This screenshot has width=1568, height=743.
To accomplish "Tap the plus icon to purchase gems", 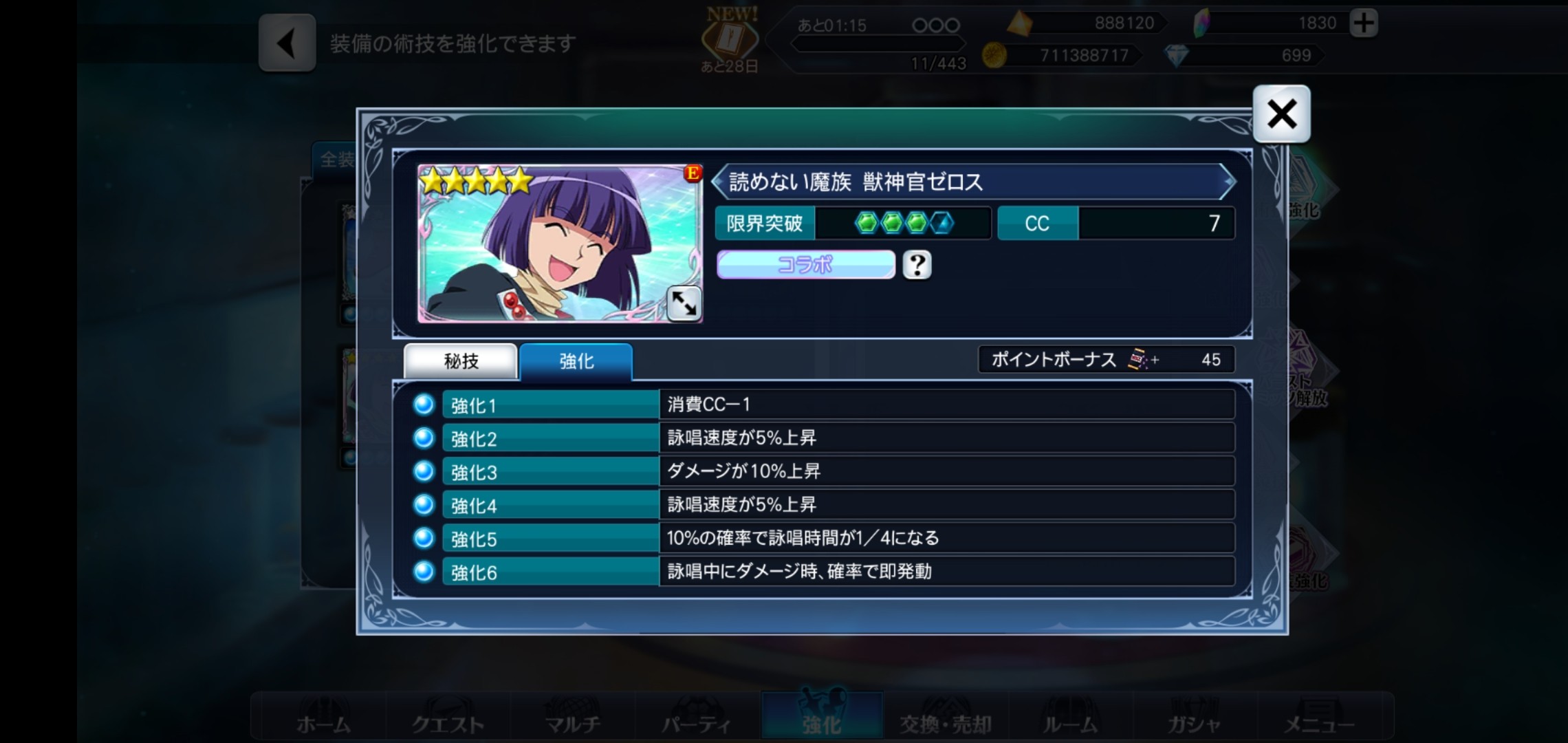I will pos(1364,23).
